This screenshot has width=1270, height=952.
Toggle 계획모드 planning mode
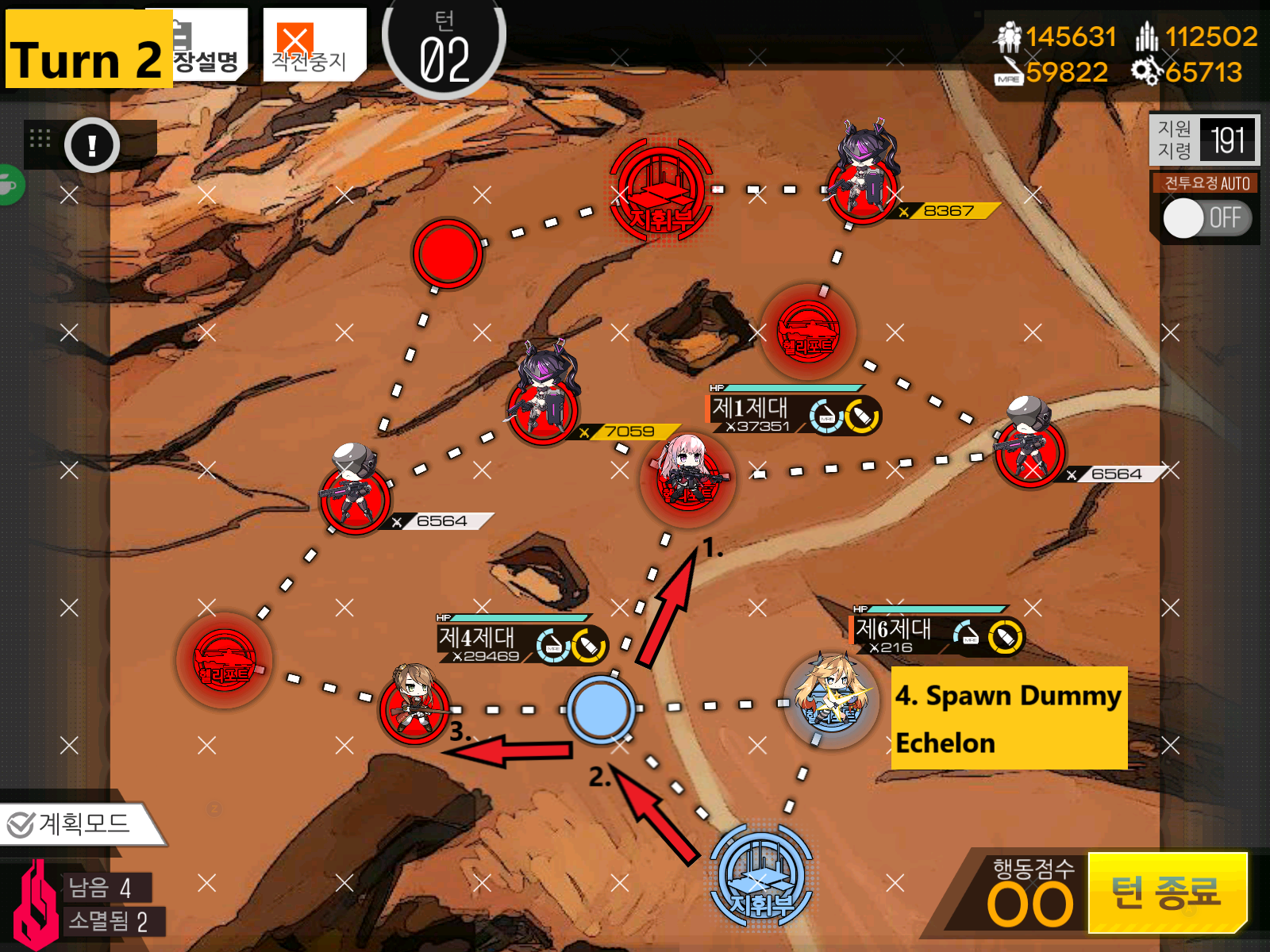78,824
